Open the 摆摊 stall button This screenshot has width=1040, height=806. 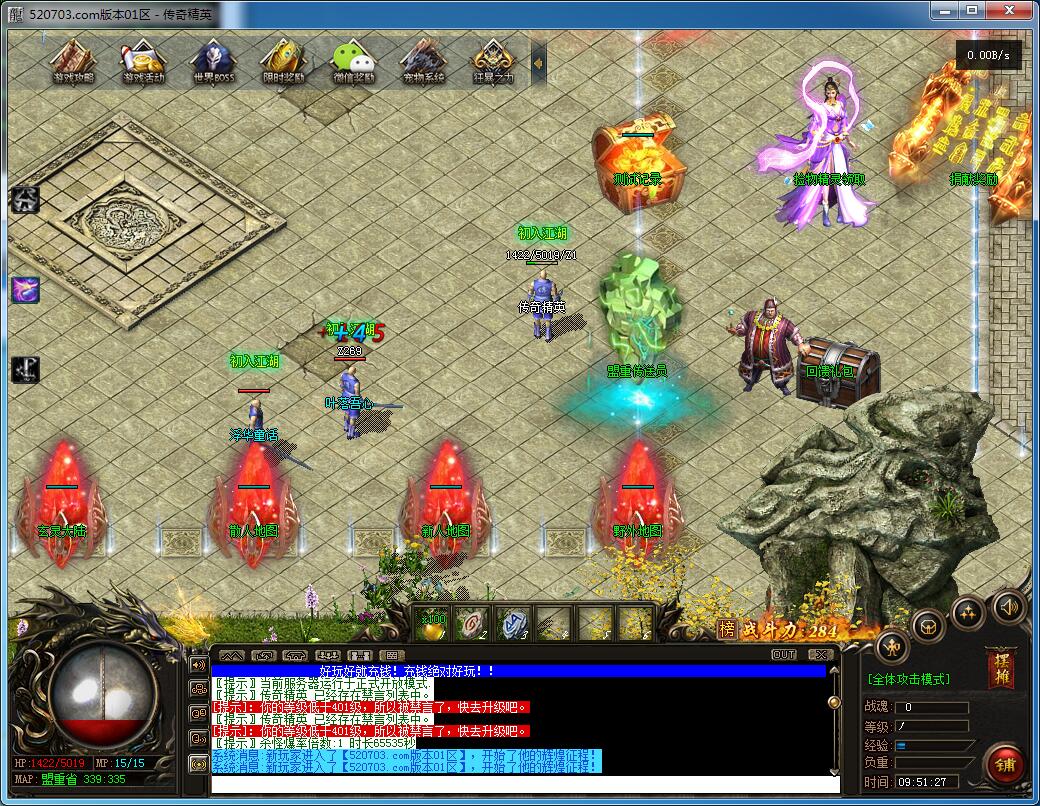click(999, 668)
